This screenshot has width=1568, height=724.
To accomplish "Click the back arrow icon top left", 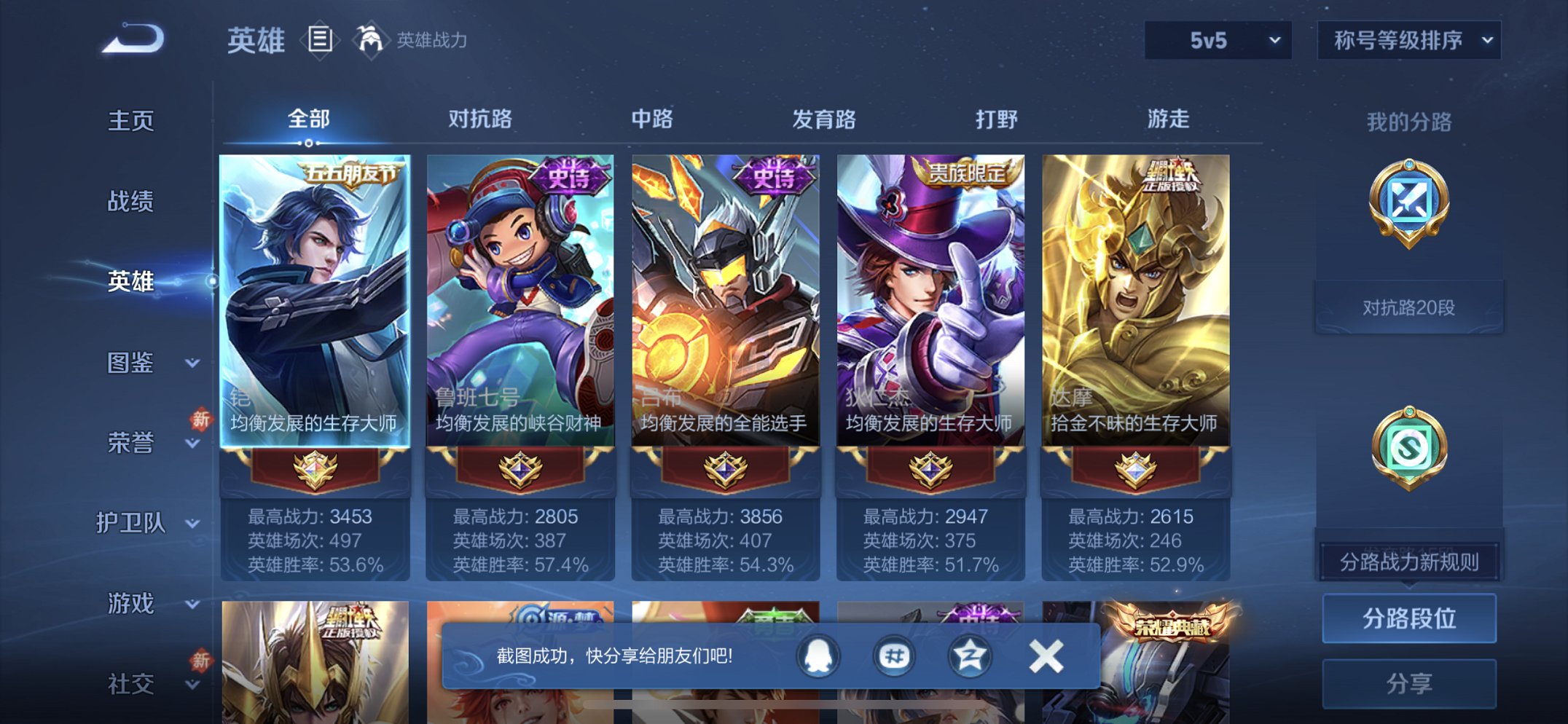I will pos(131,40).
